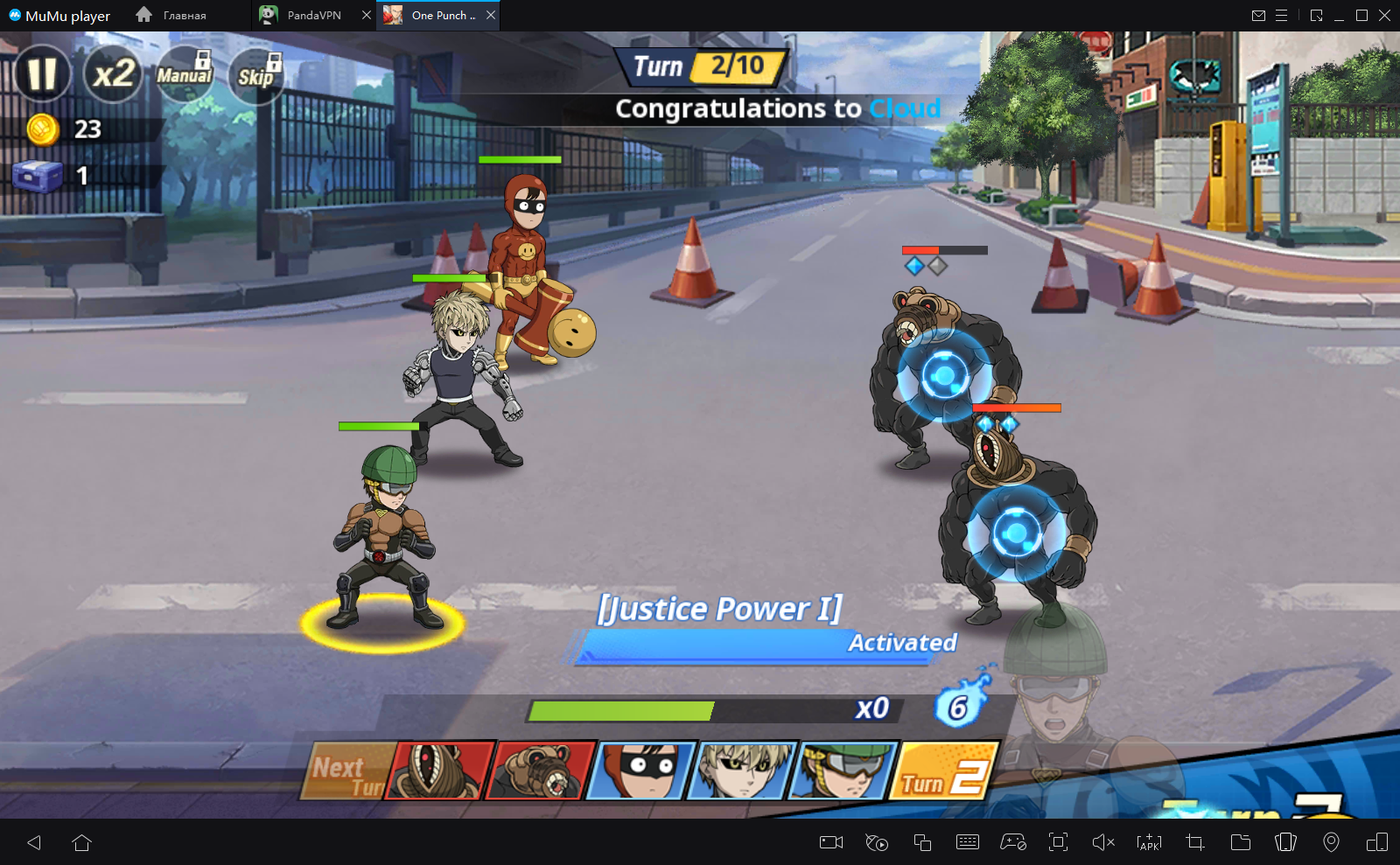Select the Genos portrait in turn order
This screenshot has height=865, width=1400.
click(742, 770)
